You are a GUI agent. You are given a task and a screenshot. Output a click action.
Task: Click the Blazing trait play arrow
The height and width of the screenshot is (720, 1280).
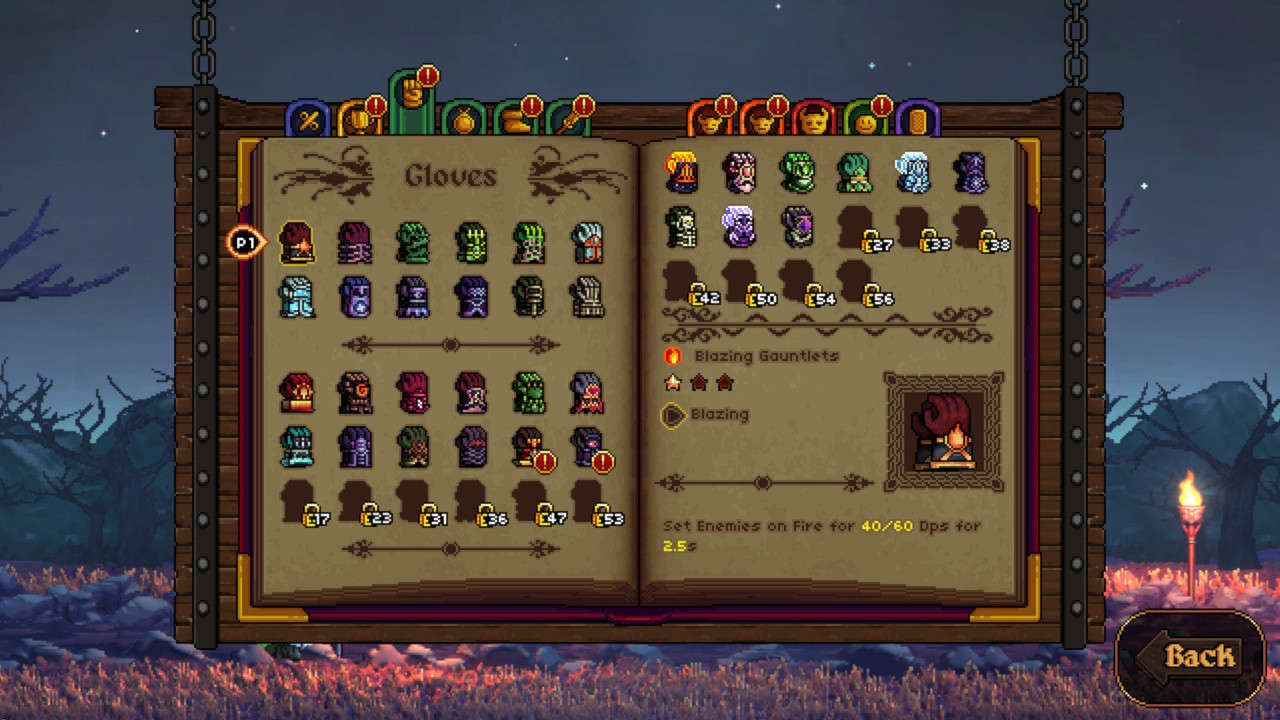[674, 414]
